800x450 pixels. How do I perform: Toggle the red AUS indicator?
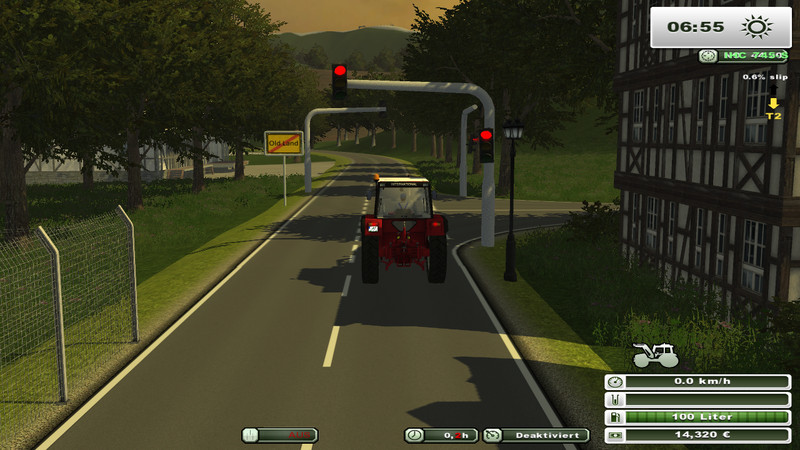coord(280,435)
